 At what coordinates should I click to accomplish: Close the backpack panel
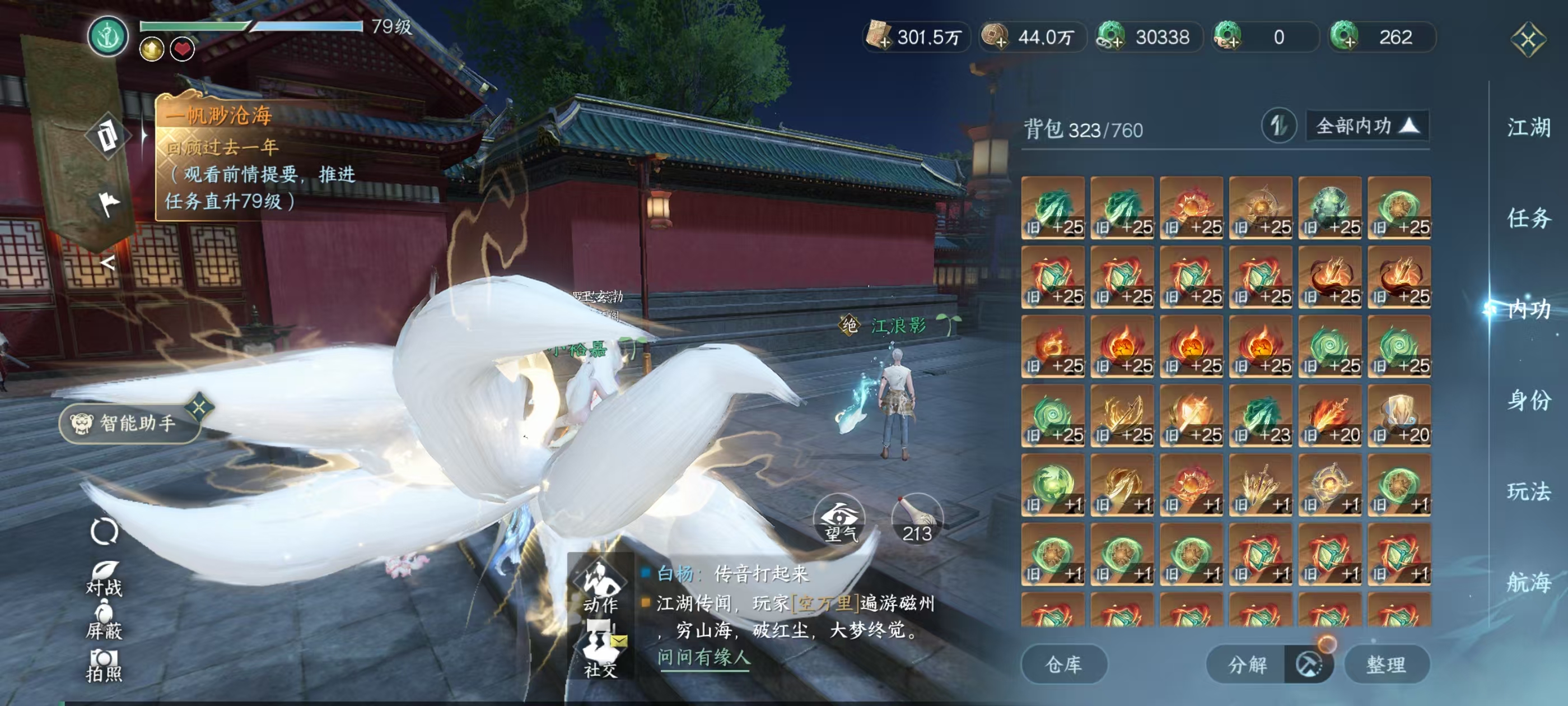1527,40
